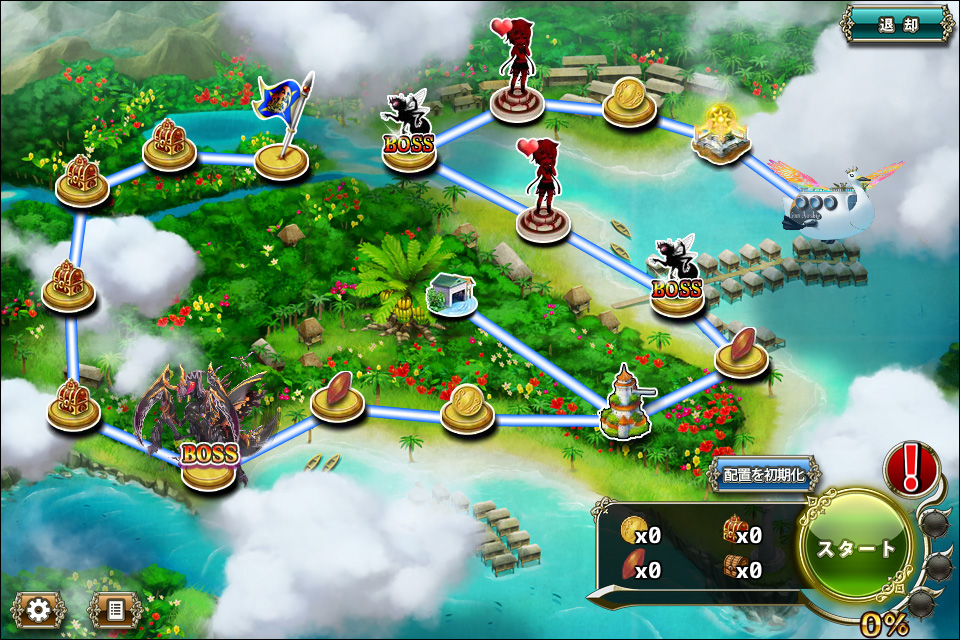Choose the golden shrine map node

click(x=722, y=137)
